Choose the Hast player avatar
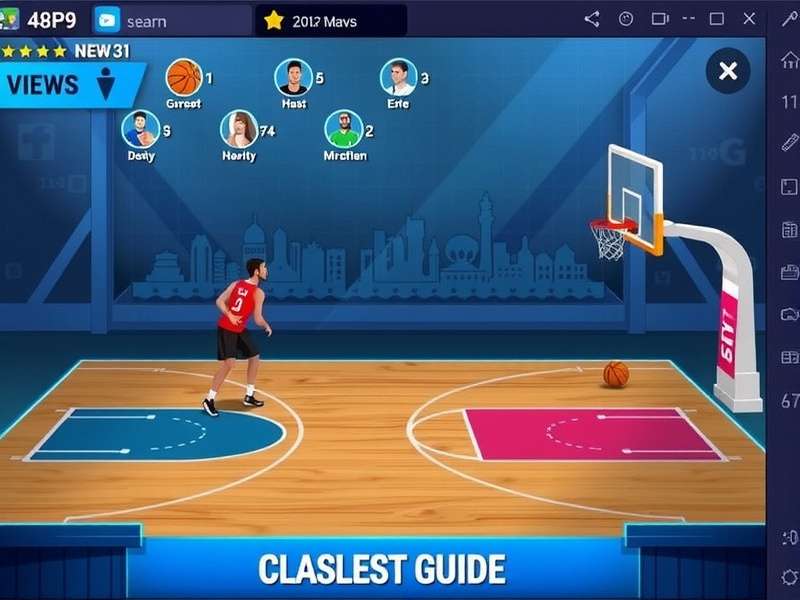The height and width of the screenshot is (600, 800). (x=293, y=77)
